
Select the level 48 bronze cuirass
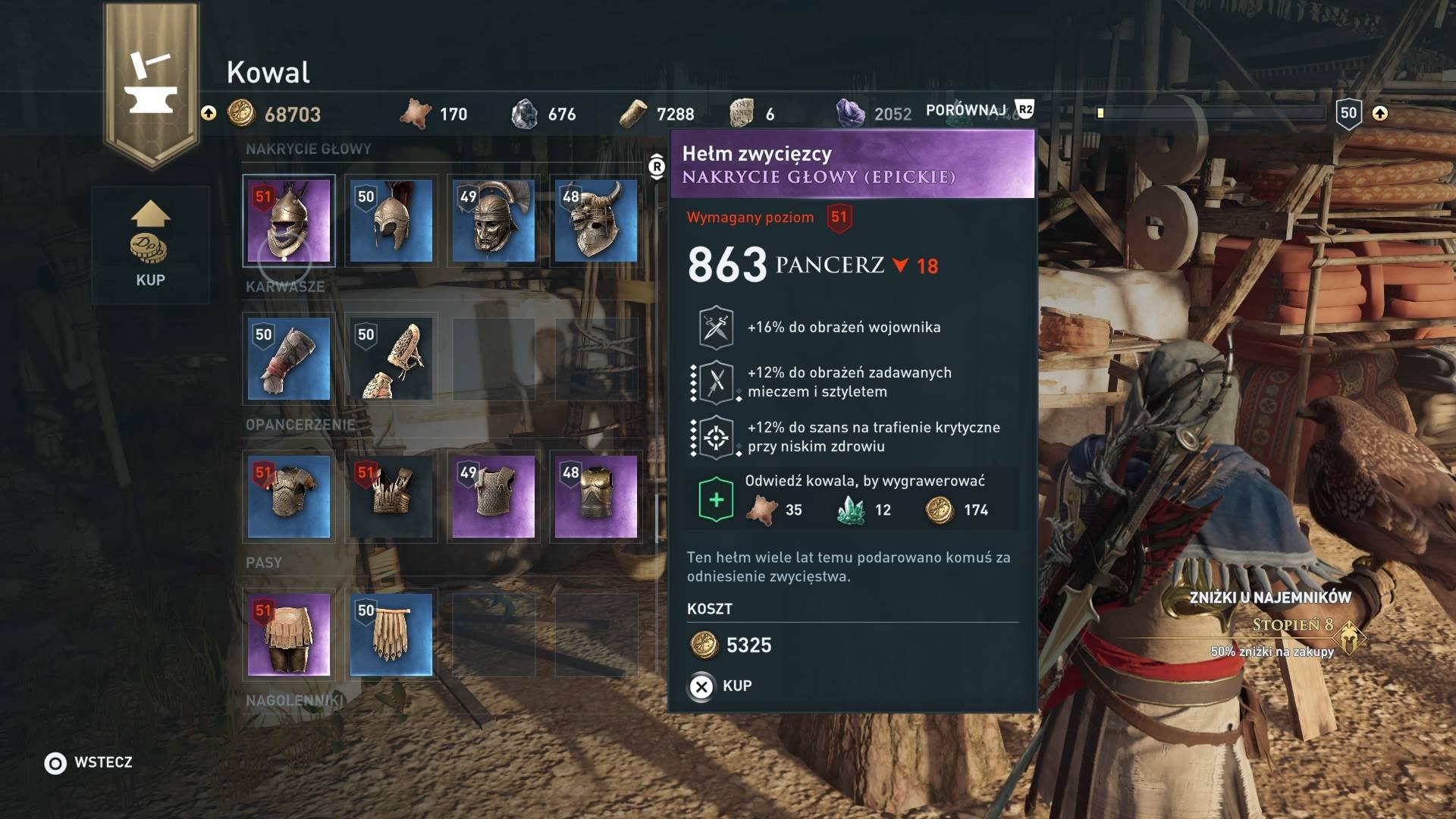596,497
